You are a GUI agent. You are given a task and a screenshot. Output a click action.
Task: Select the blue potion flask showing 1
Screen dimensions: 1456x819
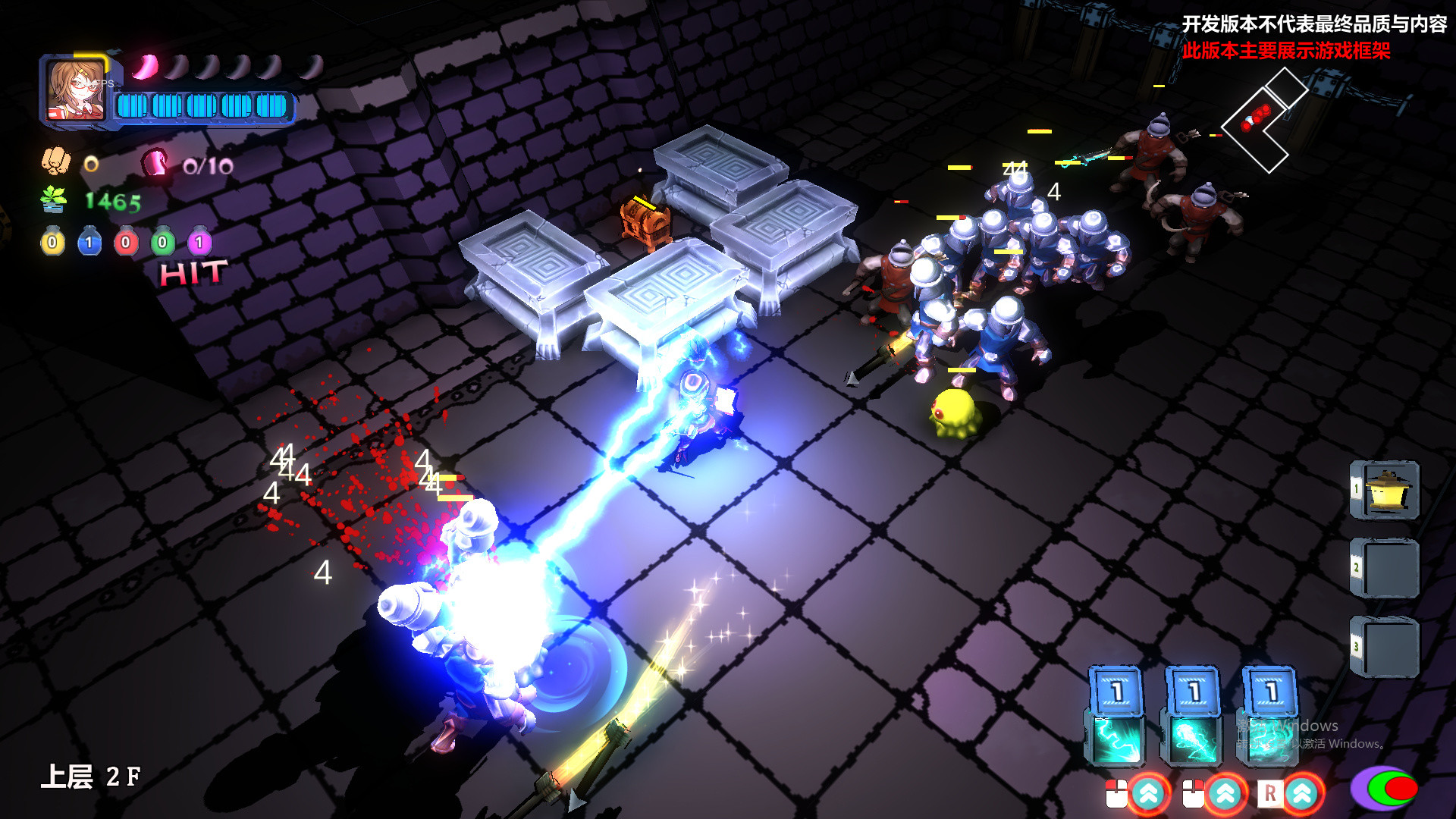[x=89, y=241]
